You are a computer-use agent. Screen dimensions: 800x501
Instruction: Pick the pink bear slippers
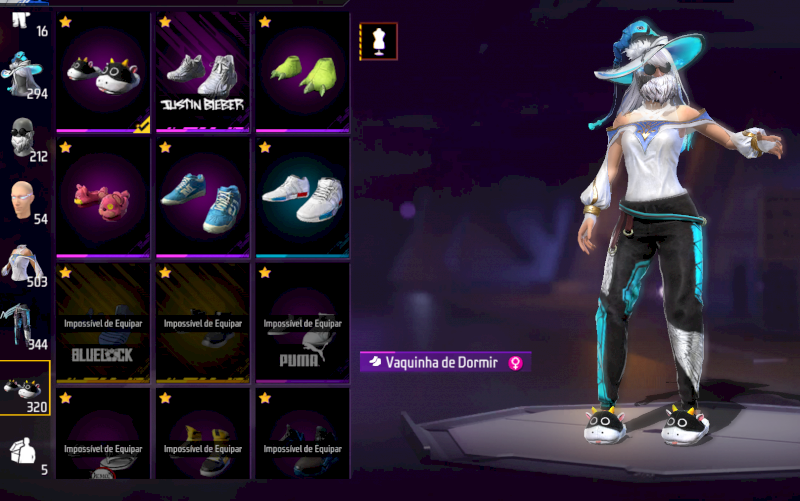point(104,196)
